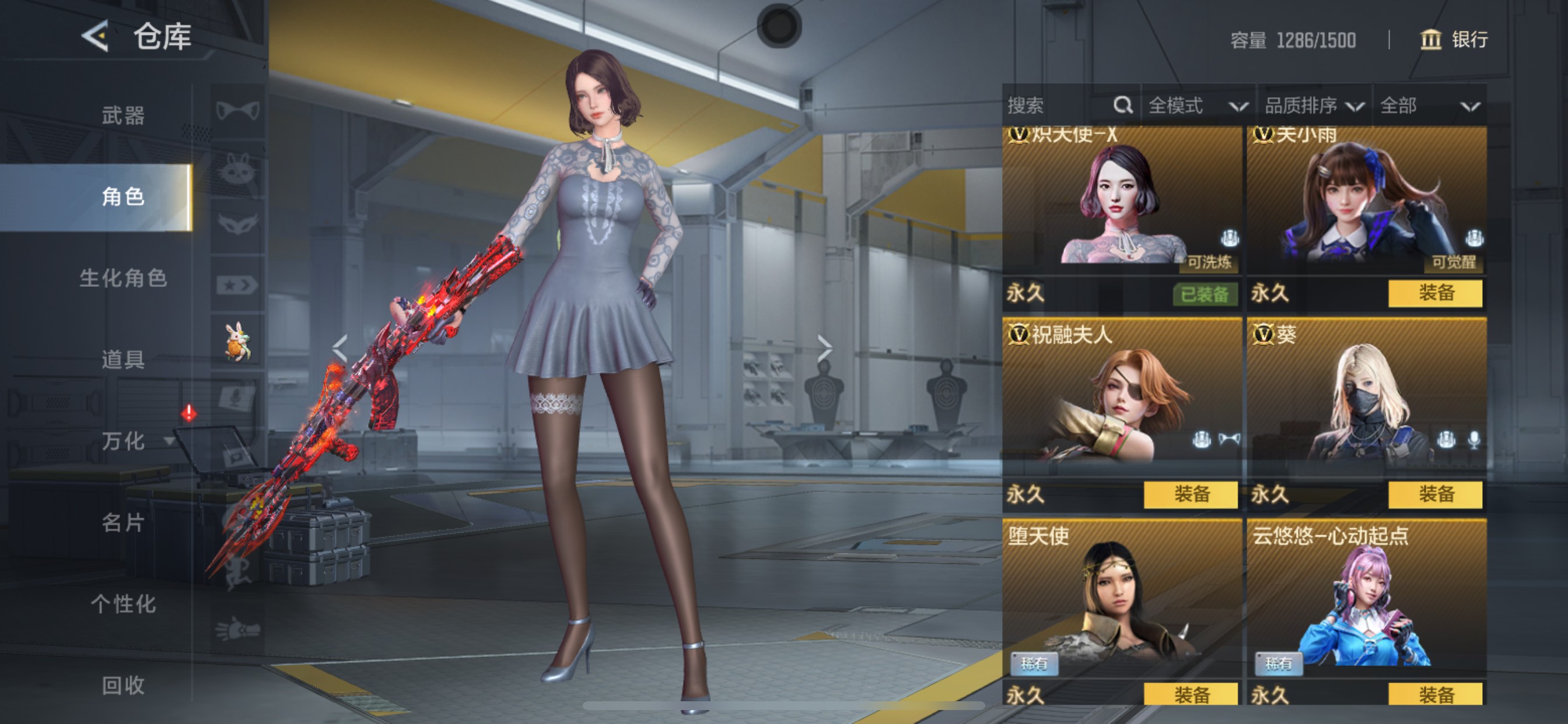Switch to the 个性化 tab

point(123,604)
